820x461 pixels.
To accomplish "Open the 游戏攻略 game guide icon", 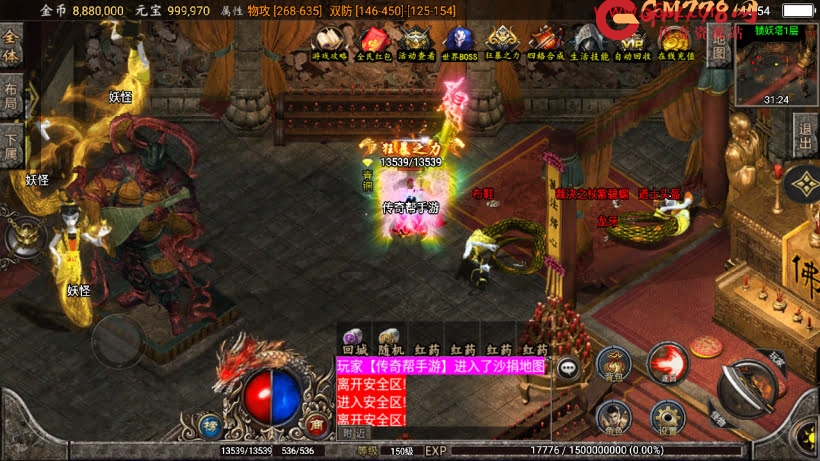I will pos(329,41).
